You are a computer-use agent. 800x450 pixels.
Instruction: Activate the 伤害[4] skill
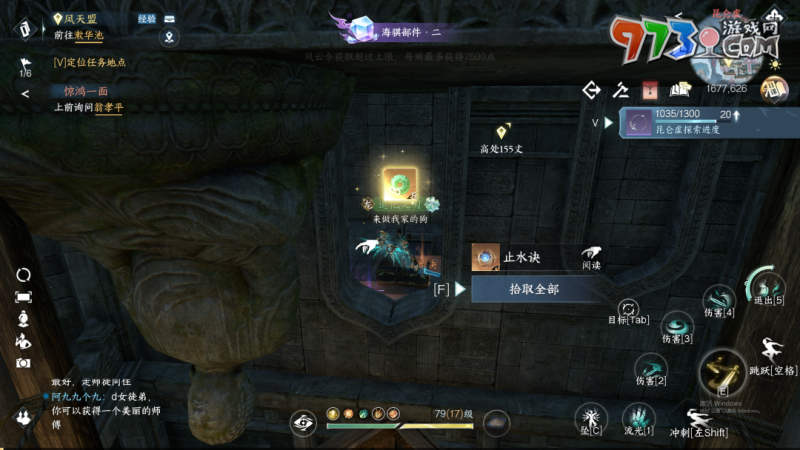(x=719, y=298)
